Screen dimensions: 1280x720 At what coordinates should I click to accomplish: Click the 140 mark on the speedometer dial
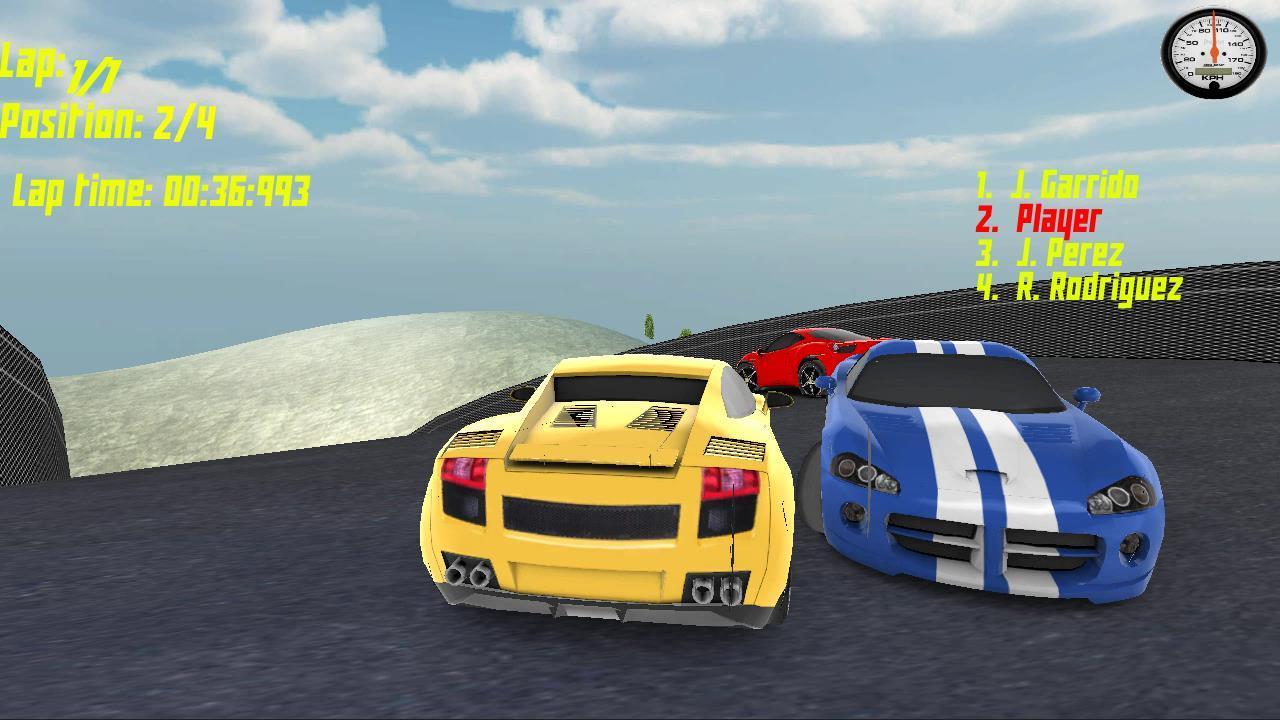(x=1237, y=43)
